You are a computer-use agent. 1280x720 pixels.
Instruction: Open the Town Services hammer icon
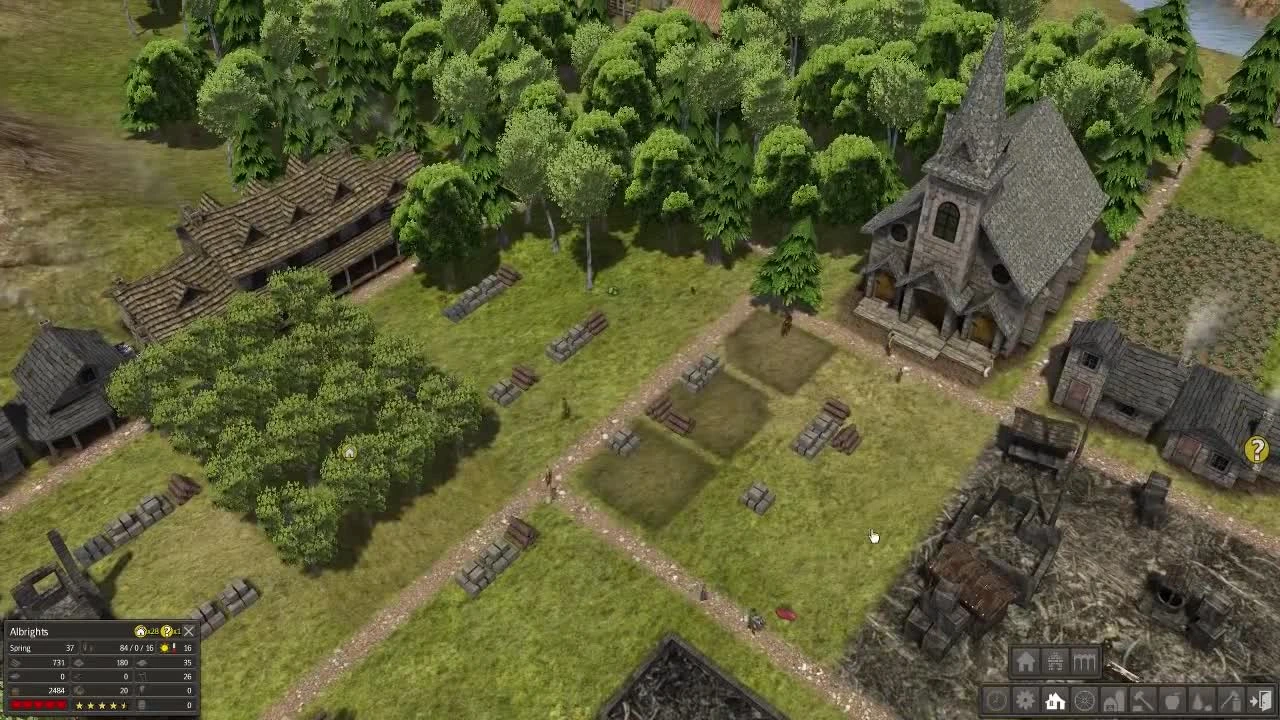(1142, 700)
